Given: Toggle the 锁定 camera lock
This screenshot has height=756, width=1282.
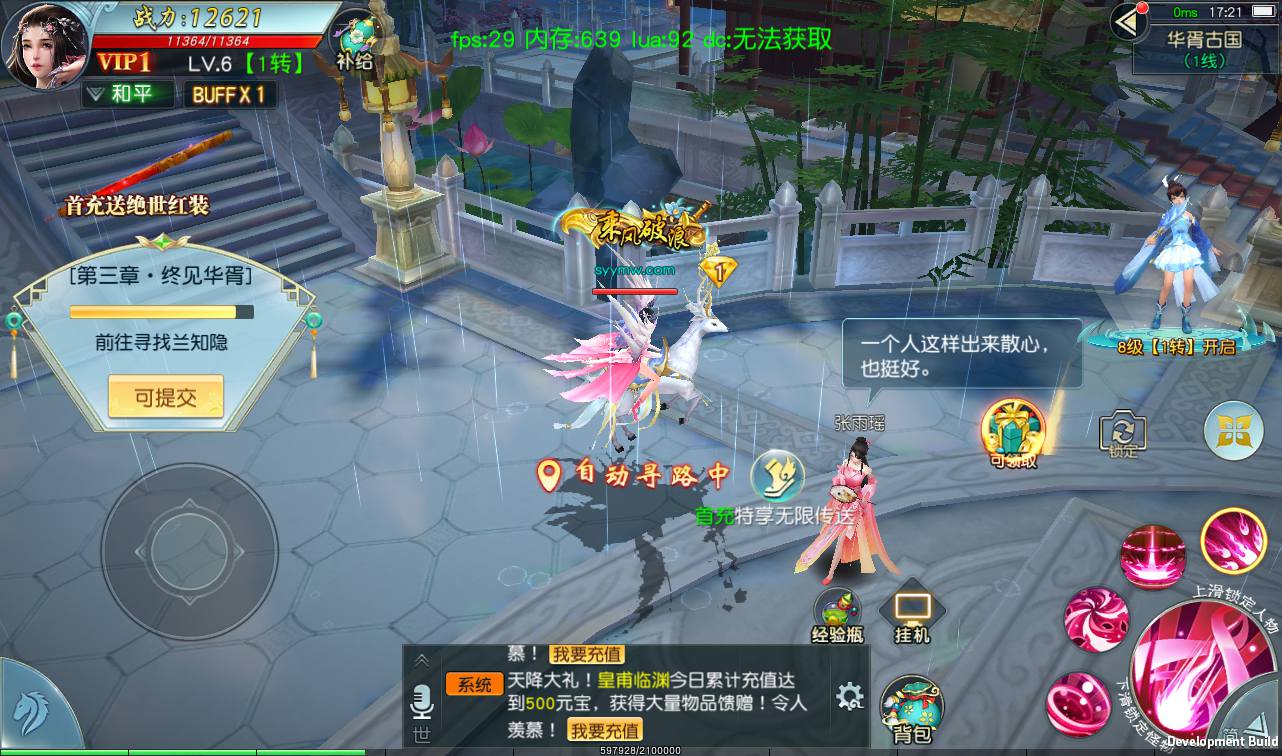Looking at the screenshot, I should tap(1124, 430).
